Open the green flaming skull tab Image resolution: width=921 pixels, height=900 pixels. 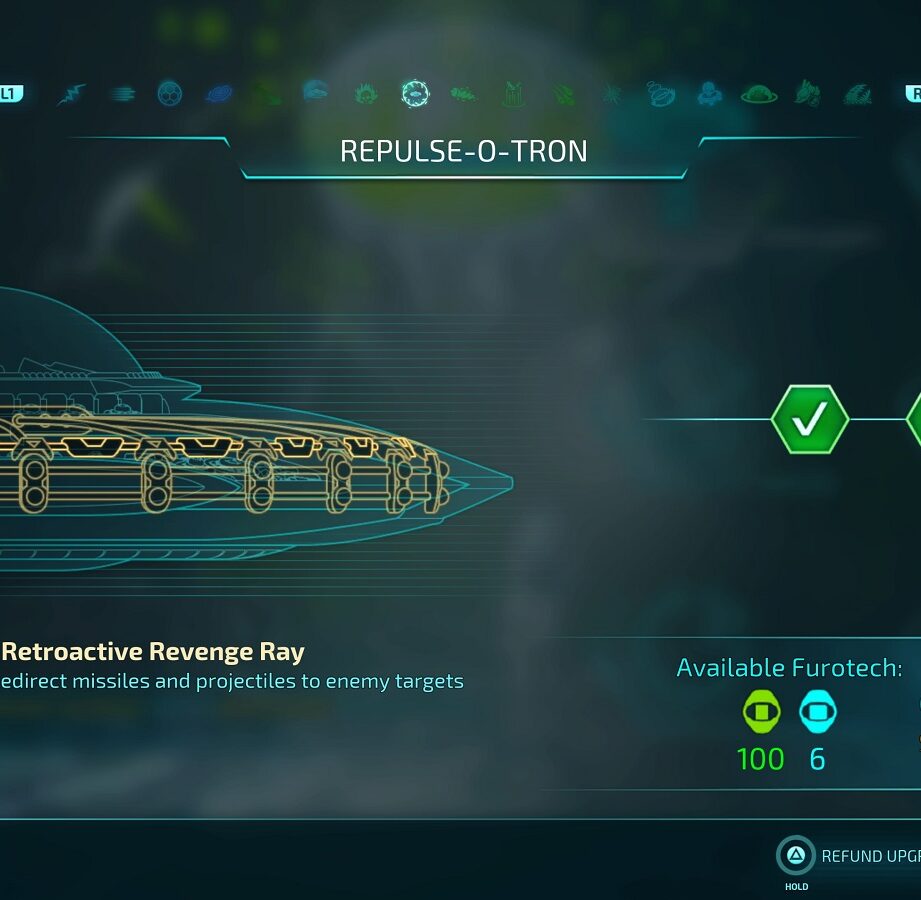[366, 94]
